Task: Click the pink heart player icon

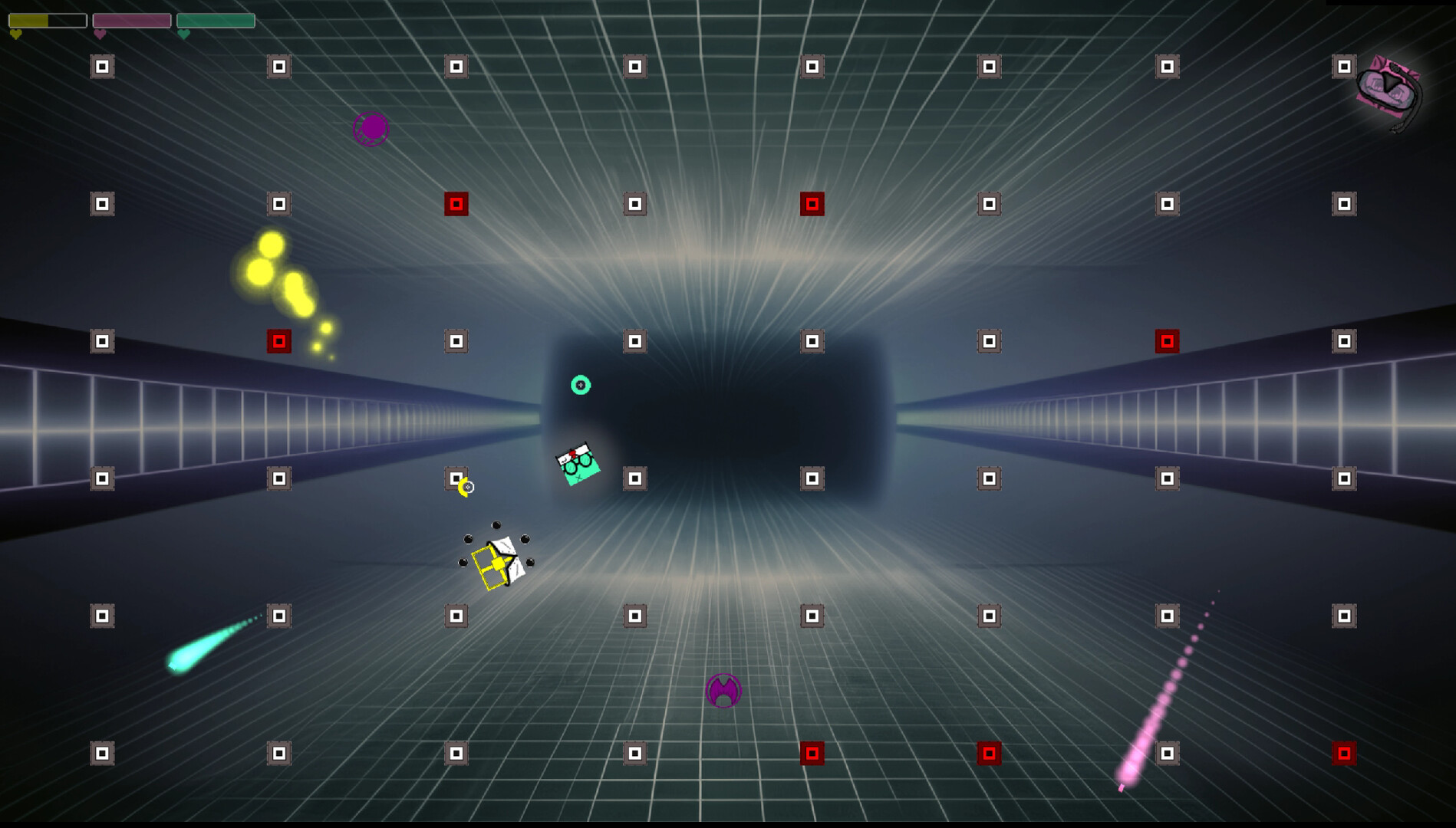Action: pos(100,34)
